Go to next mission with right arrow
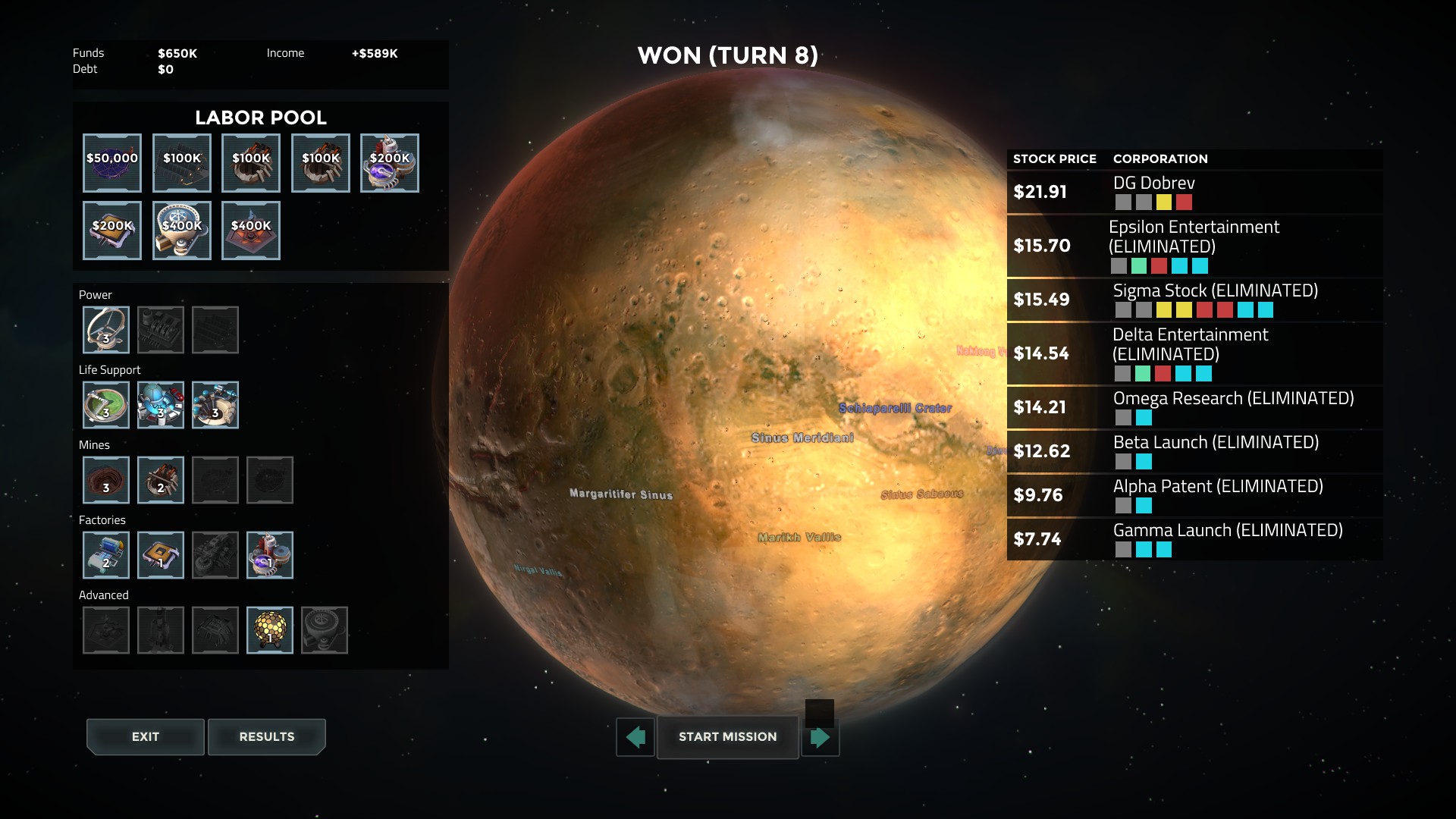The height and width of the screenshot is (819, 1456). [821, 737]
